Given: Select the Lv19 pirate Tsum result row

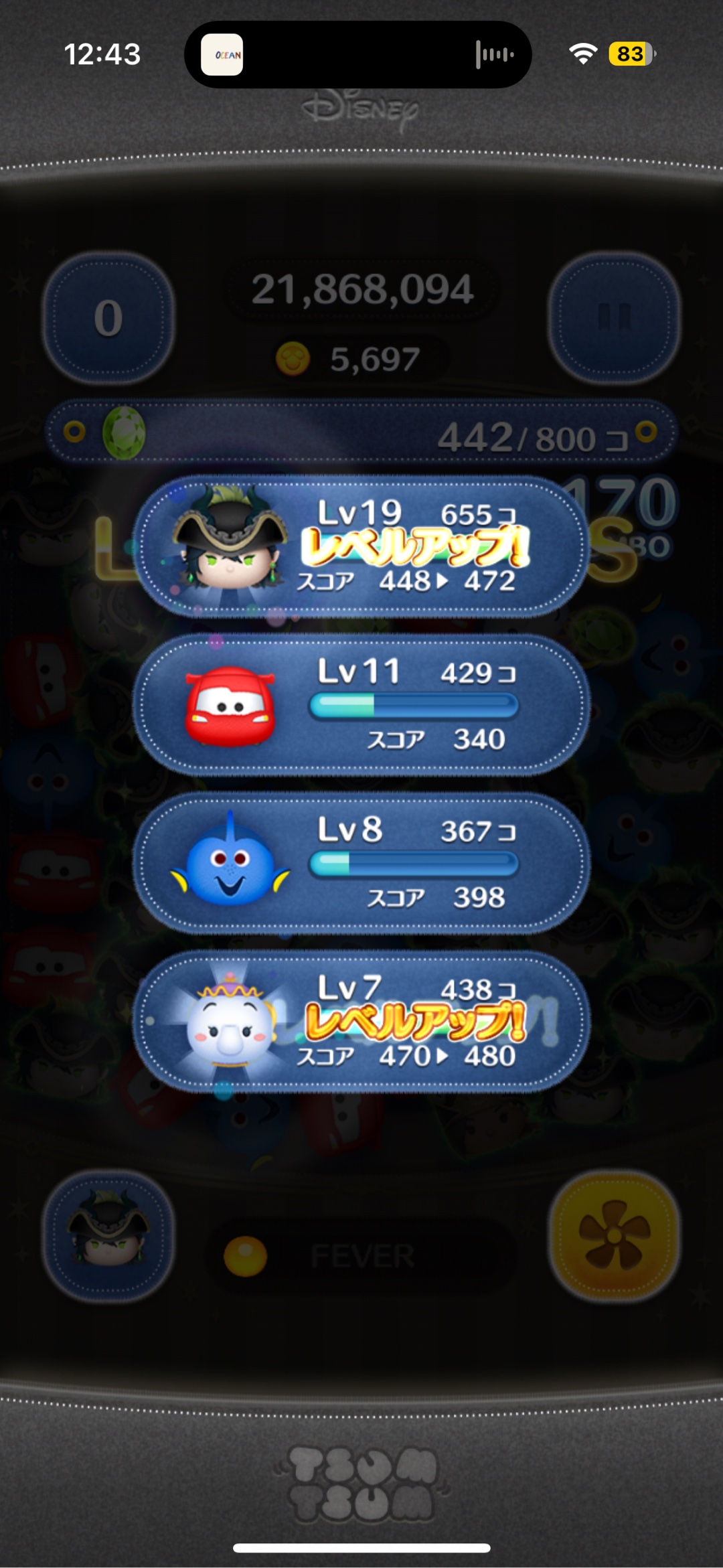Looking at the screenshot, I should pyautogui.click(x=361, y=546).
